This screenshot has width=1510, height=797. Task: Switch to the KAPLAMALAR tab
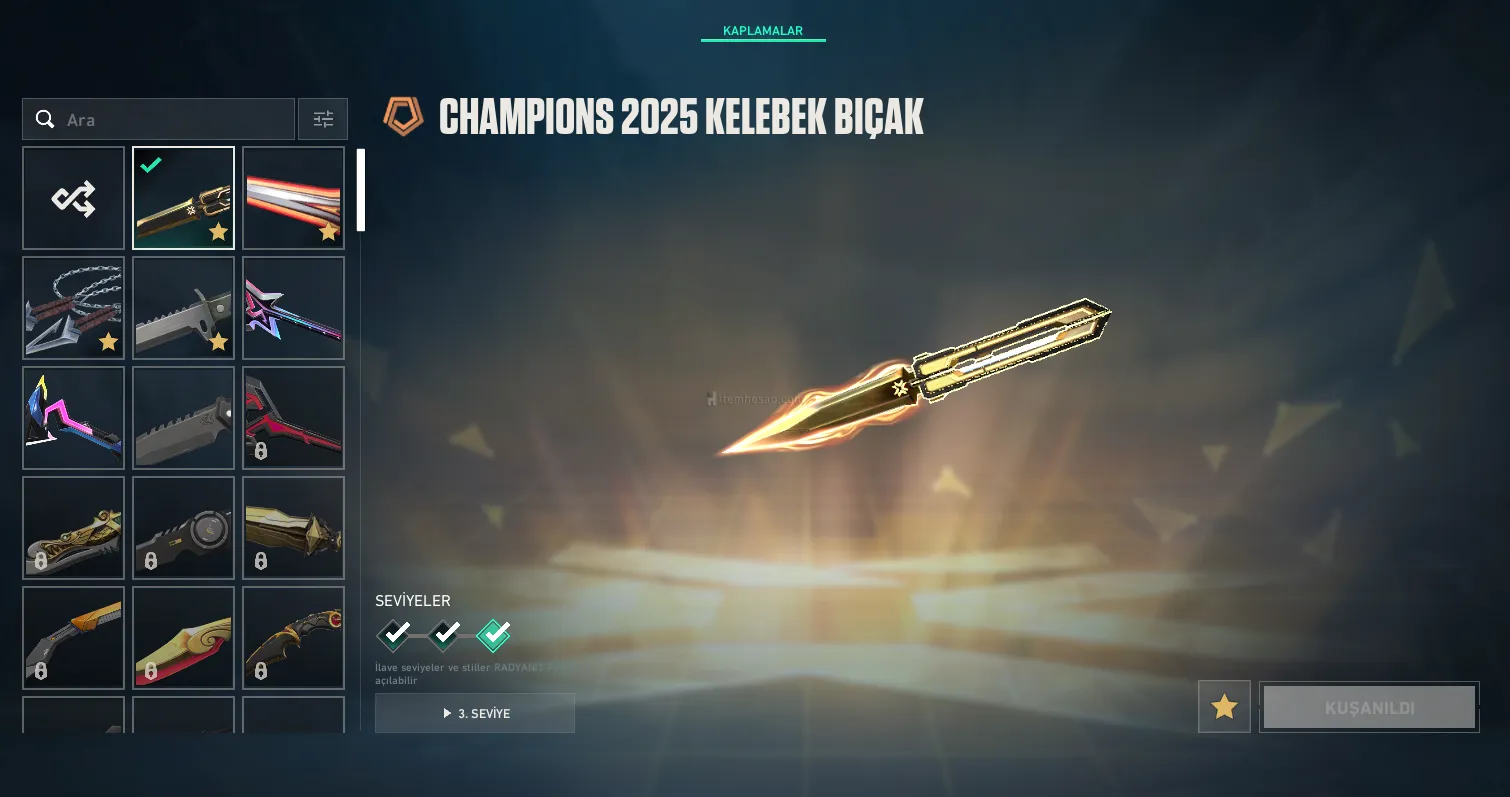tap(762, 31)
